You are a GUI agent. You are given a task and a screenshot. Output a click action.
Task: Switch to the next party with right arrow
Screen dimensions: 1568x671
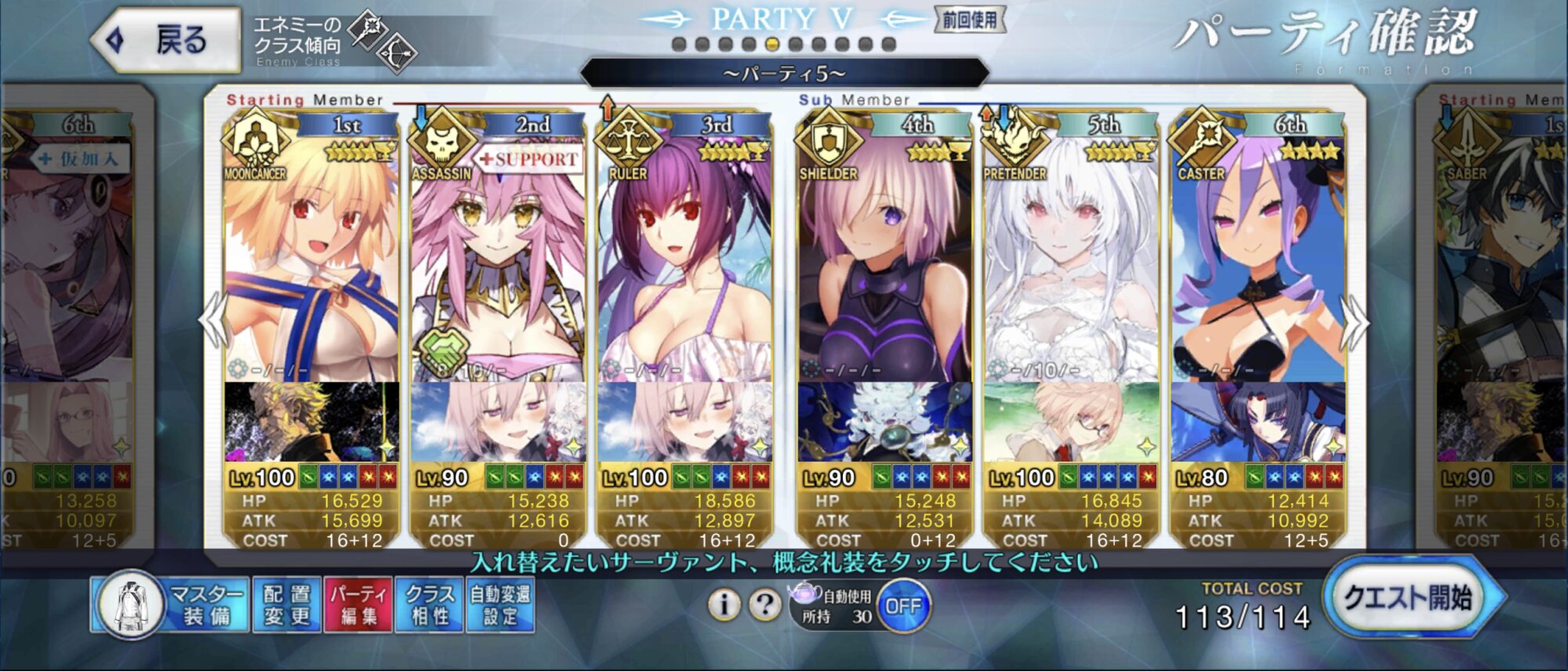click(1356, 322)
